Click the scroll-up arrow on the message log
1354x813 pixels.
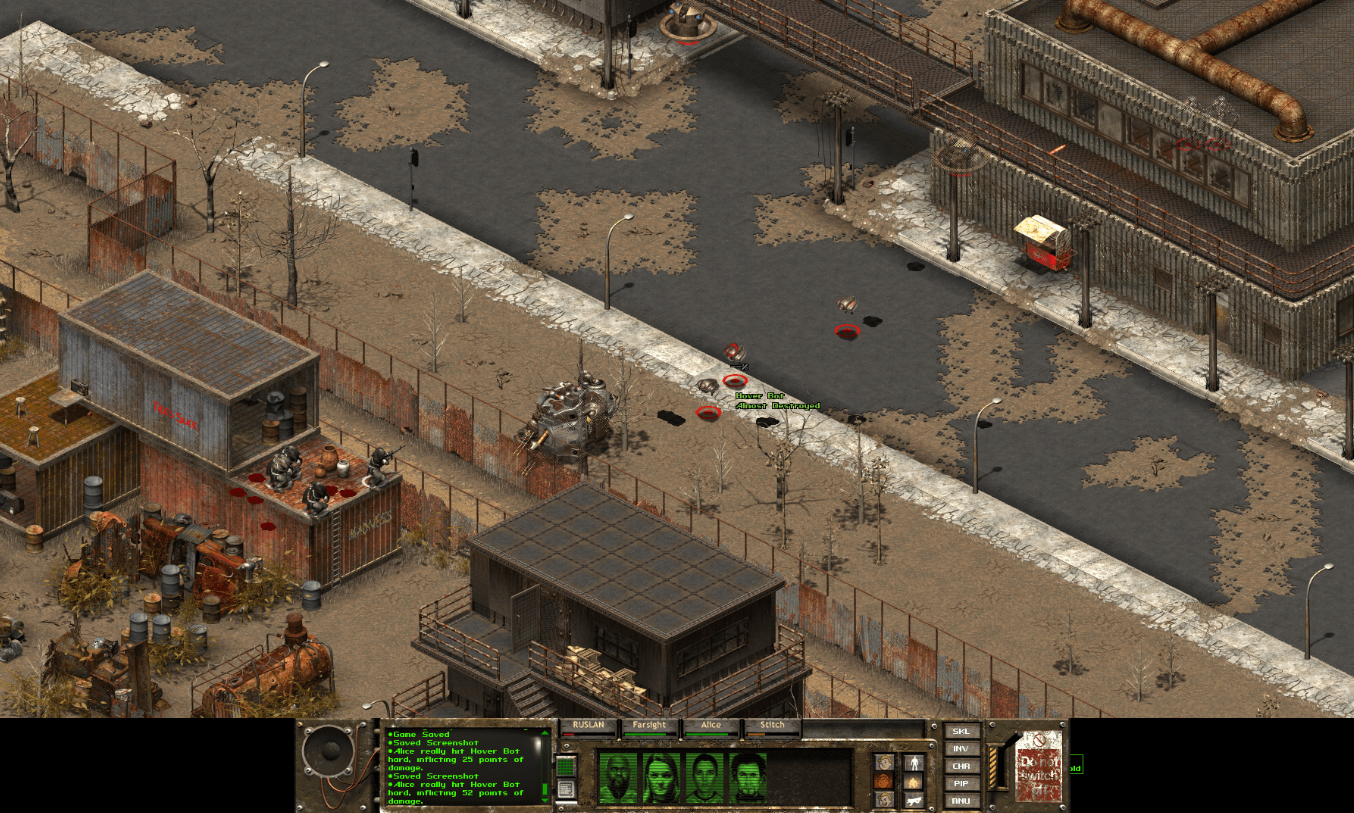546,733
